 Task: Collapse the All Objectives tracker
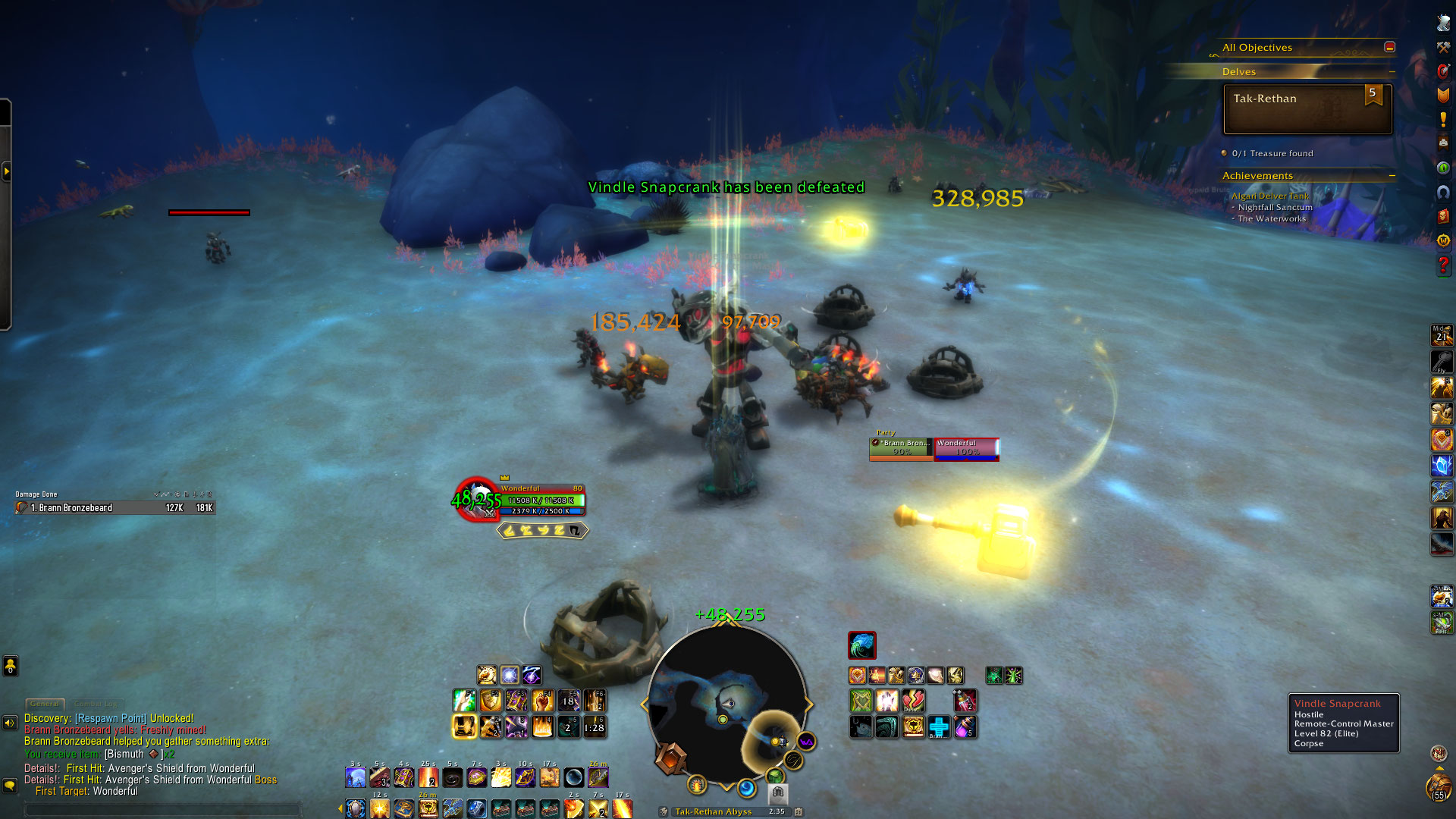(x=1389, y=47)
